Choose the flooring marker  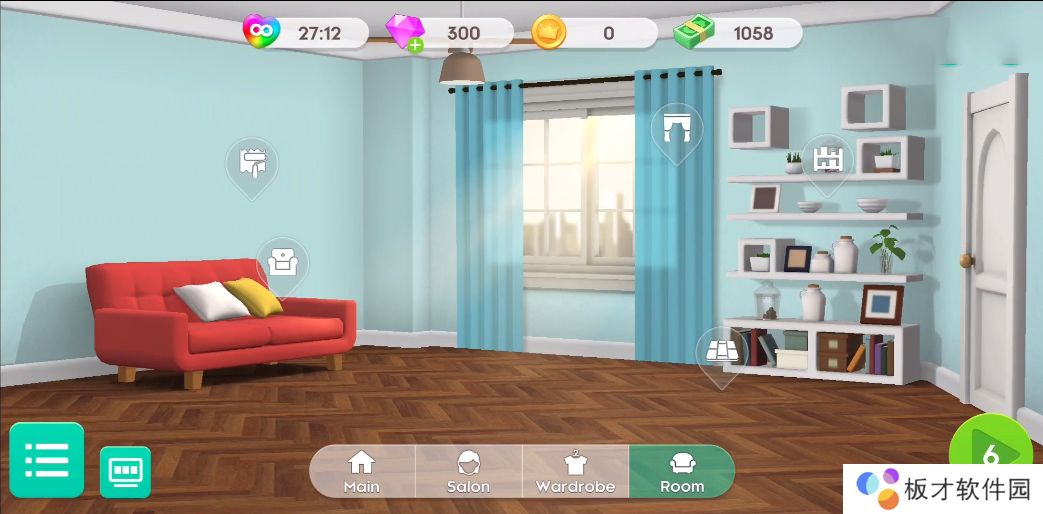pyautogui.click(x=721, y=352)
